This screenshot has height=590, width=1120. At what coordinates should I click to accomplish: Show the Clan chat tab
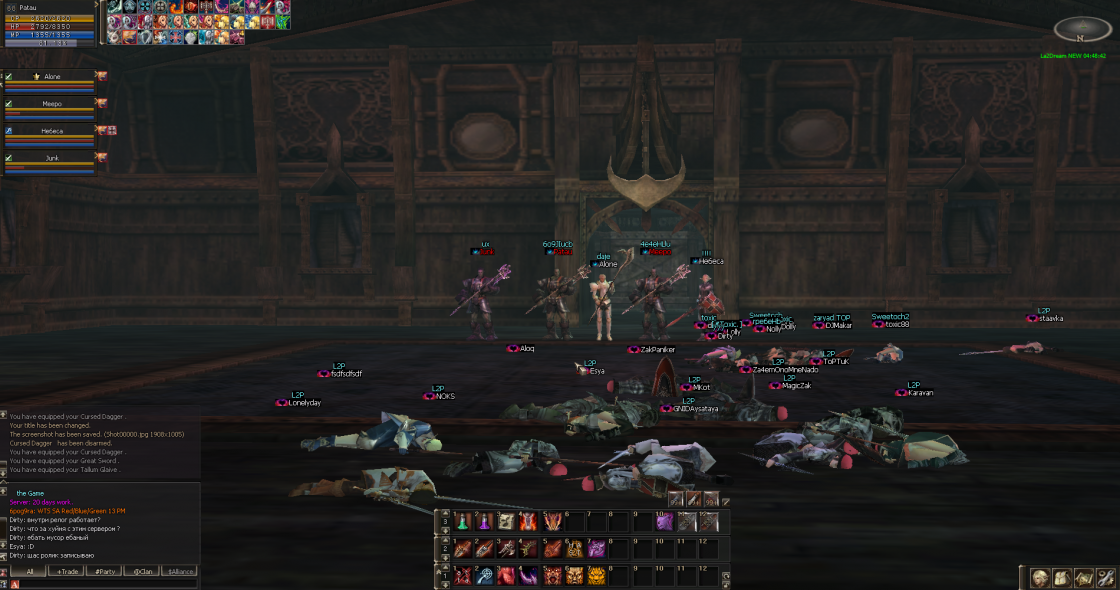[x=145, y=571]
